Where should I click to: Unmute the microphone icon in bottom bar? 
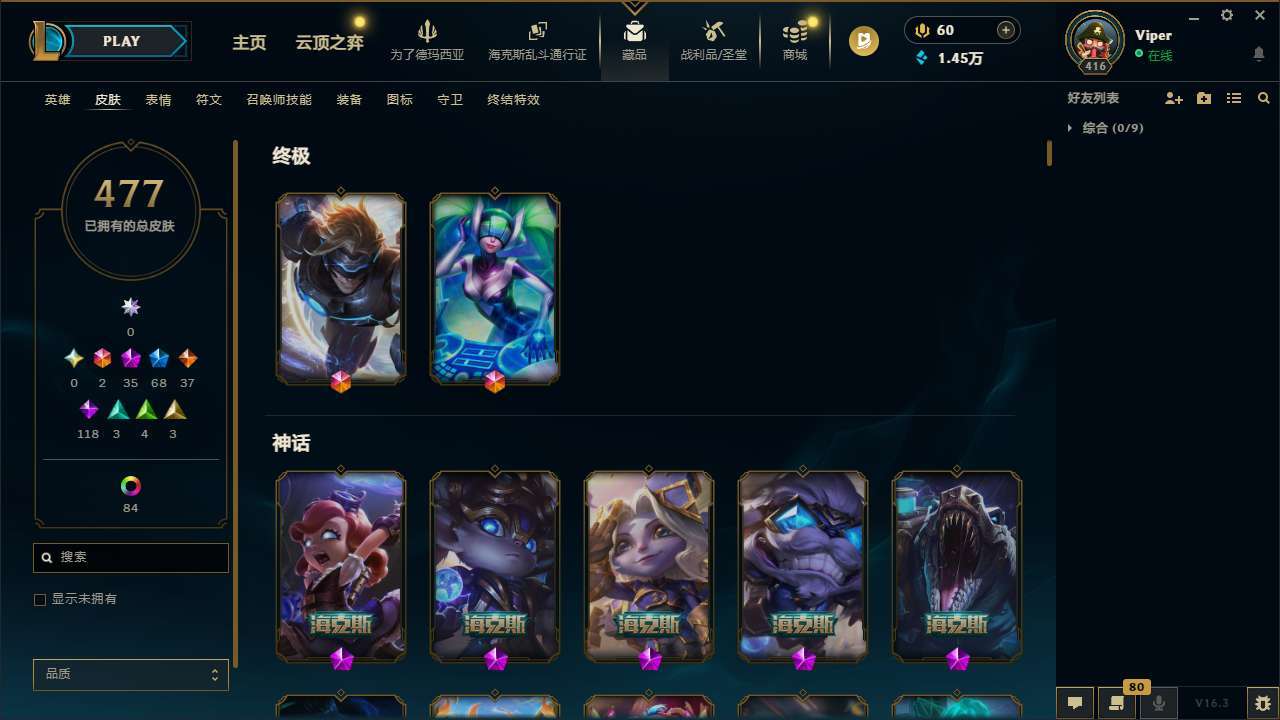[x=1158, y=703]
